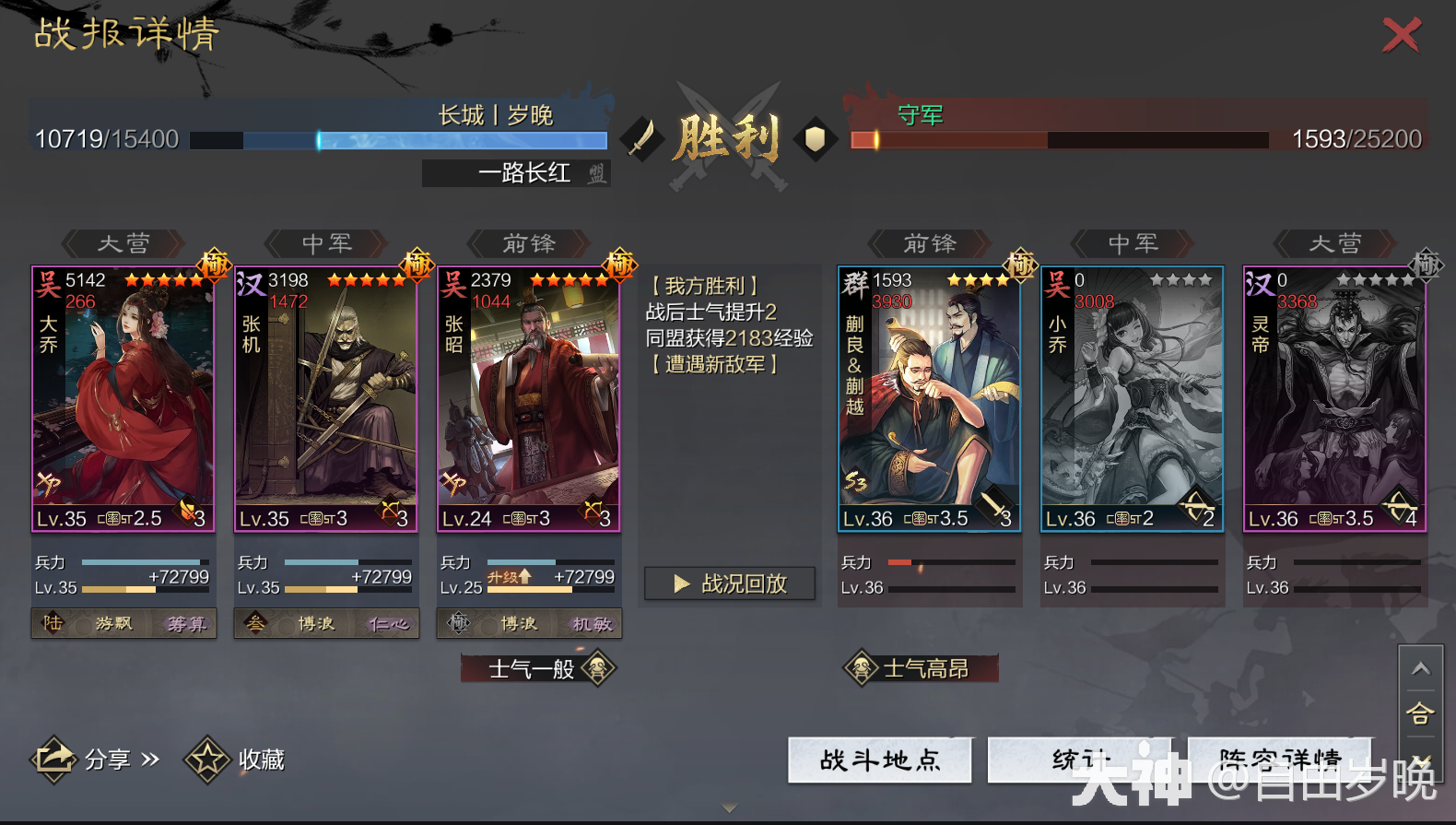Play the 战况回放 battle replay
Screen dimensions: 1456x825
(730, 583)
